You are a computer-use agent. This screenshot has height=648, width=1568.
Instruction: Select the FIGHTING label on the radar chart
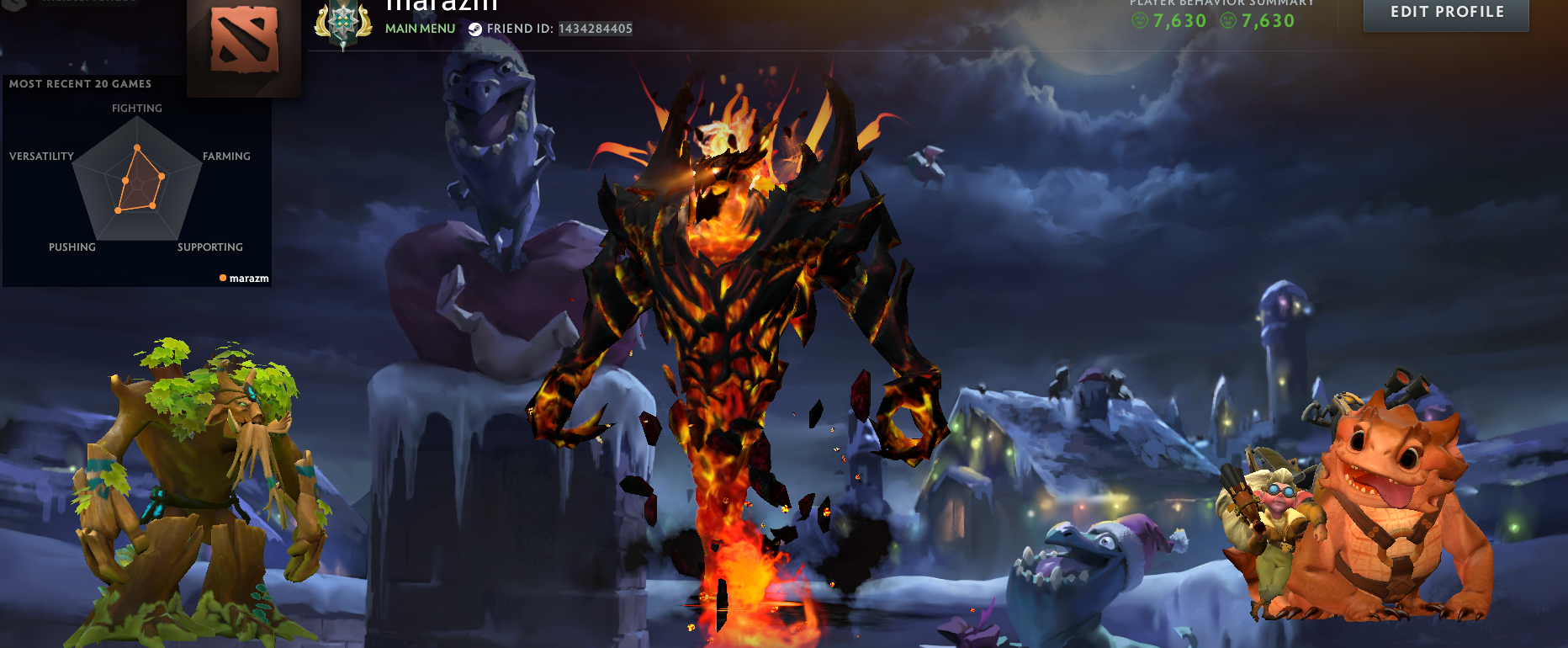136,108
